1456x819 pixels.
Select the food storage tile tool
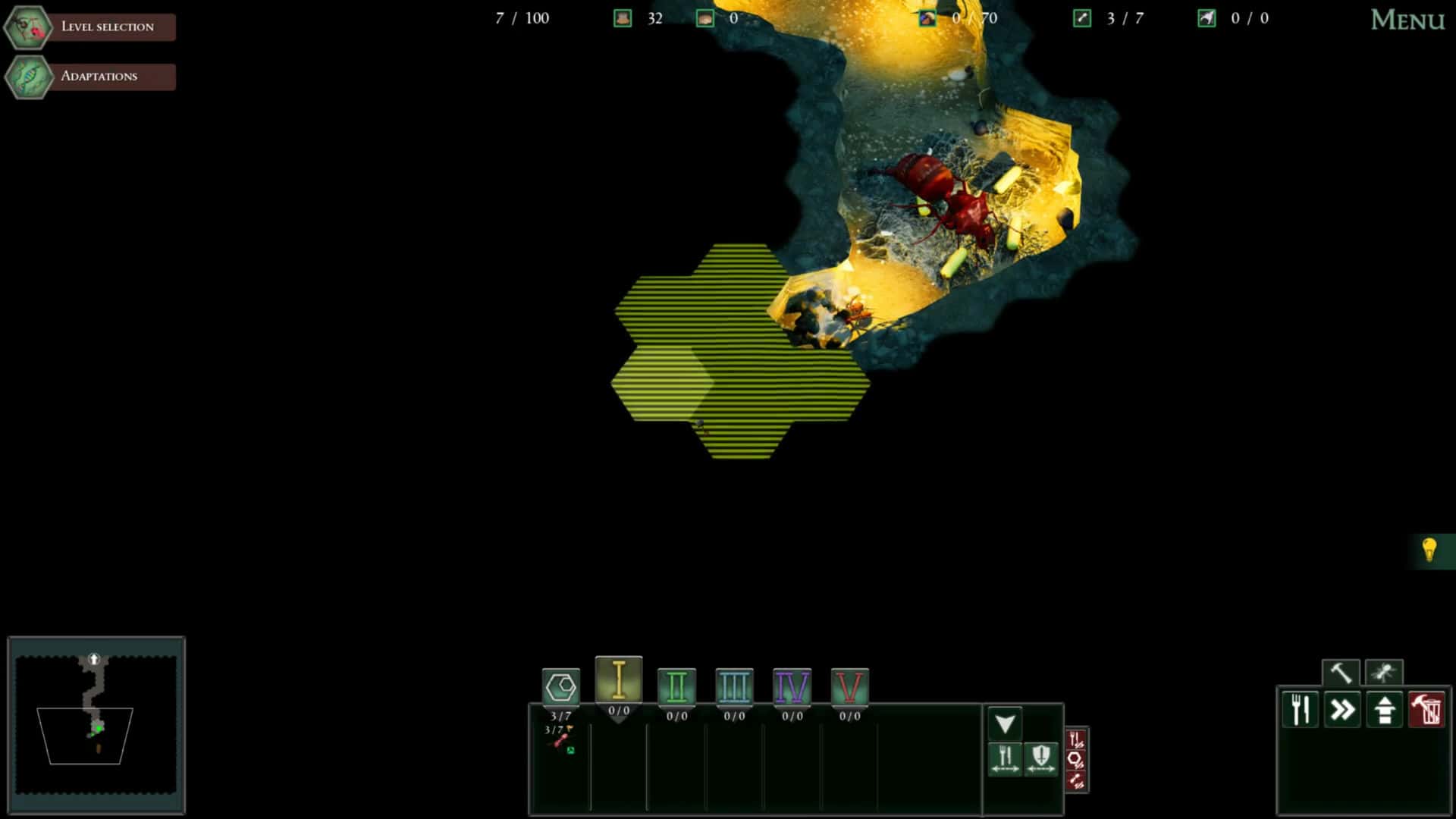[1299, 710]
